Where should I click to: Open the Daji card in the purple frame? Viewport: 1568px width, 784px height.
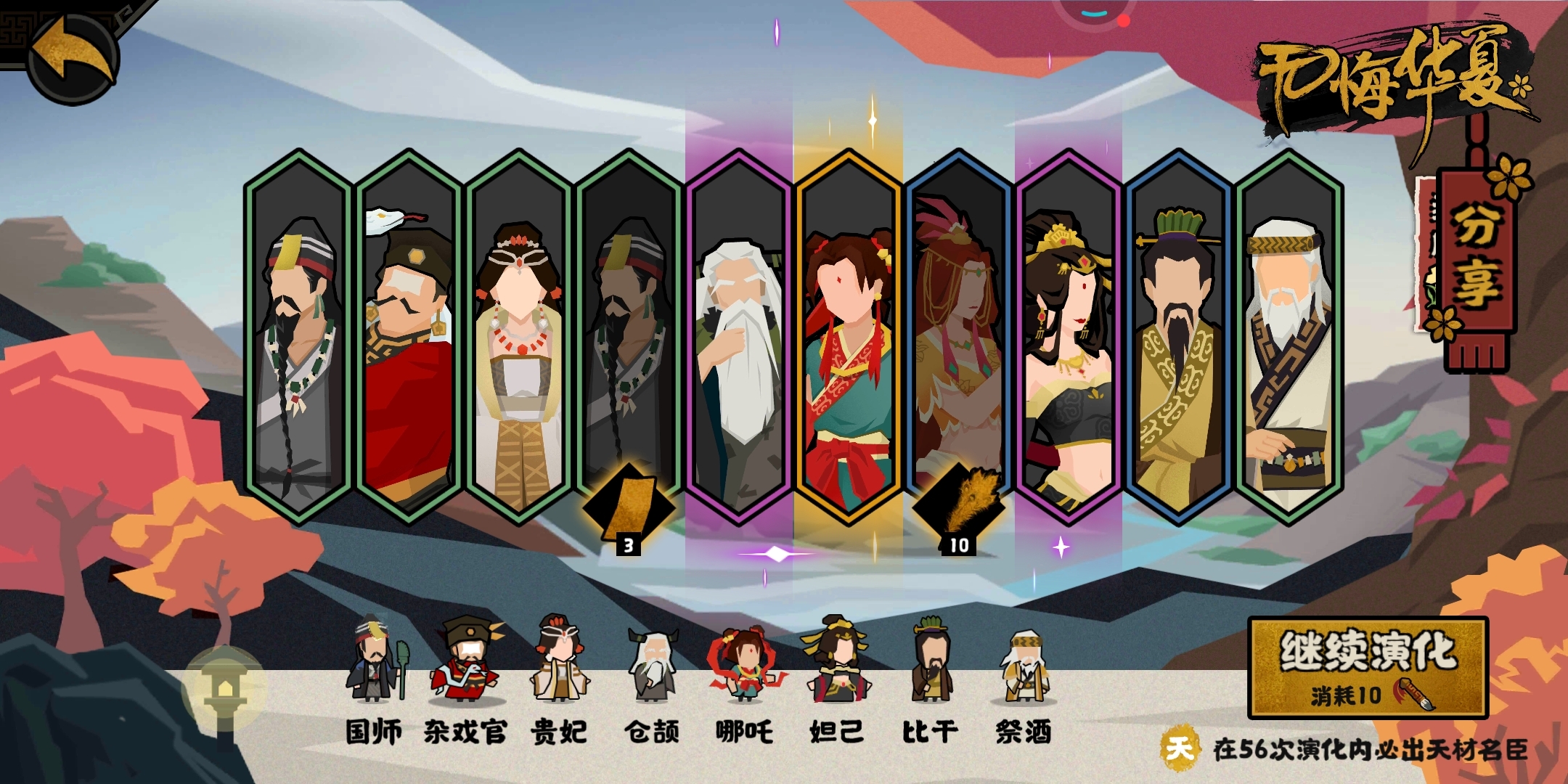(x=1068, y=336)
